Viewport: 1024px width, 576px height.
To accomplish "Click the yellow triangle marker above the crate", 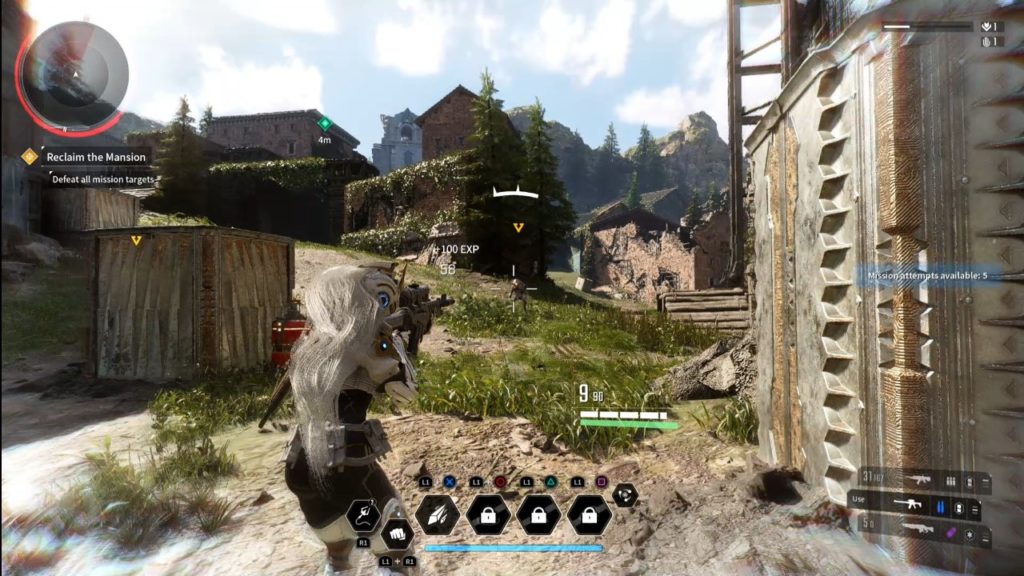I will 136,240.
